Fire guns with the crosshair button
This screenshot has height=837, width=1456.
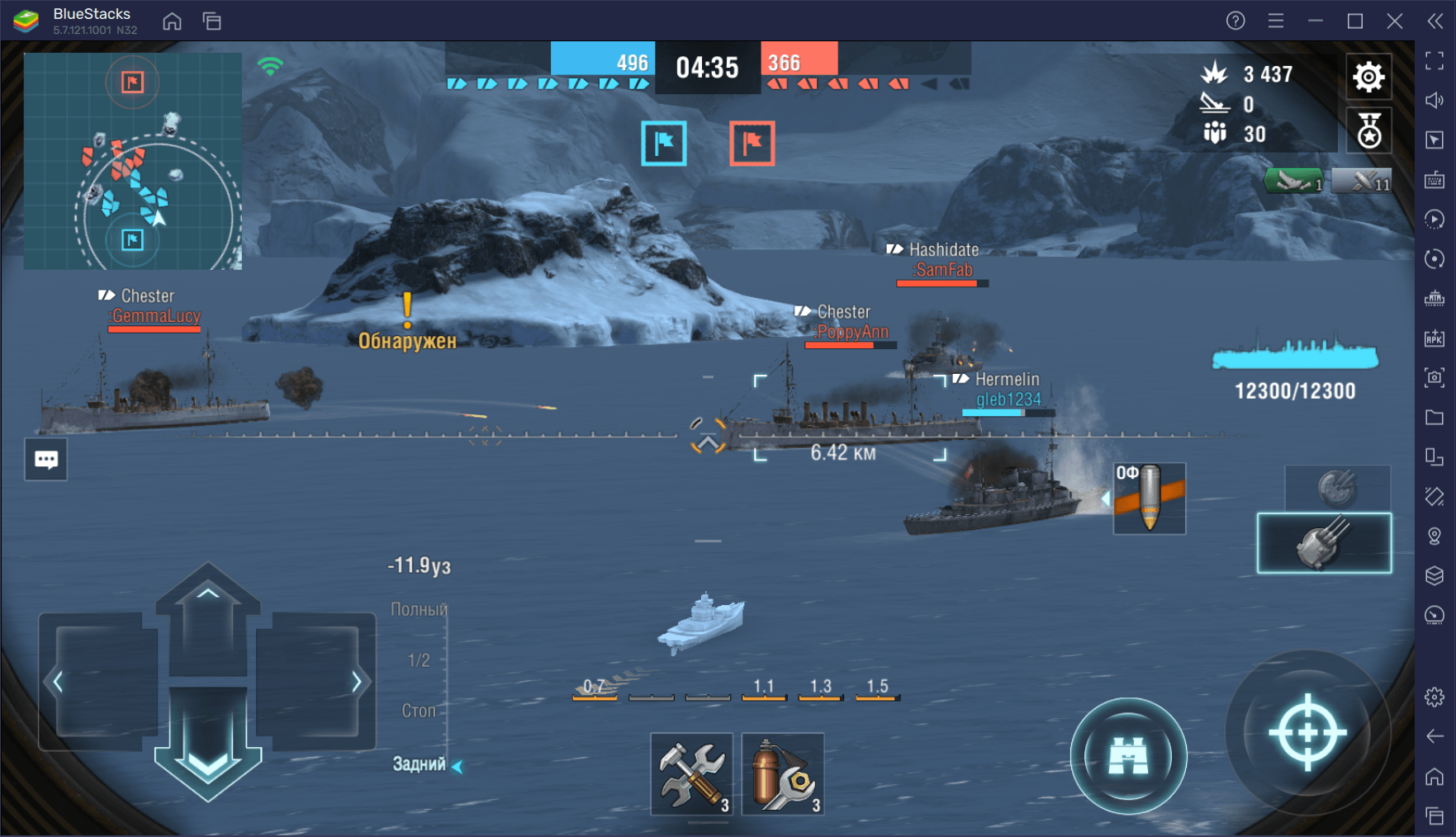[x=1307, y=733]
